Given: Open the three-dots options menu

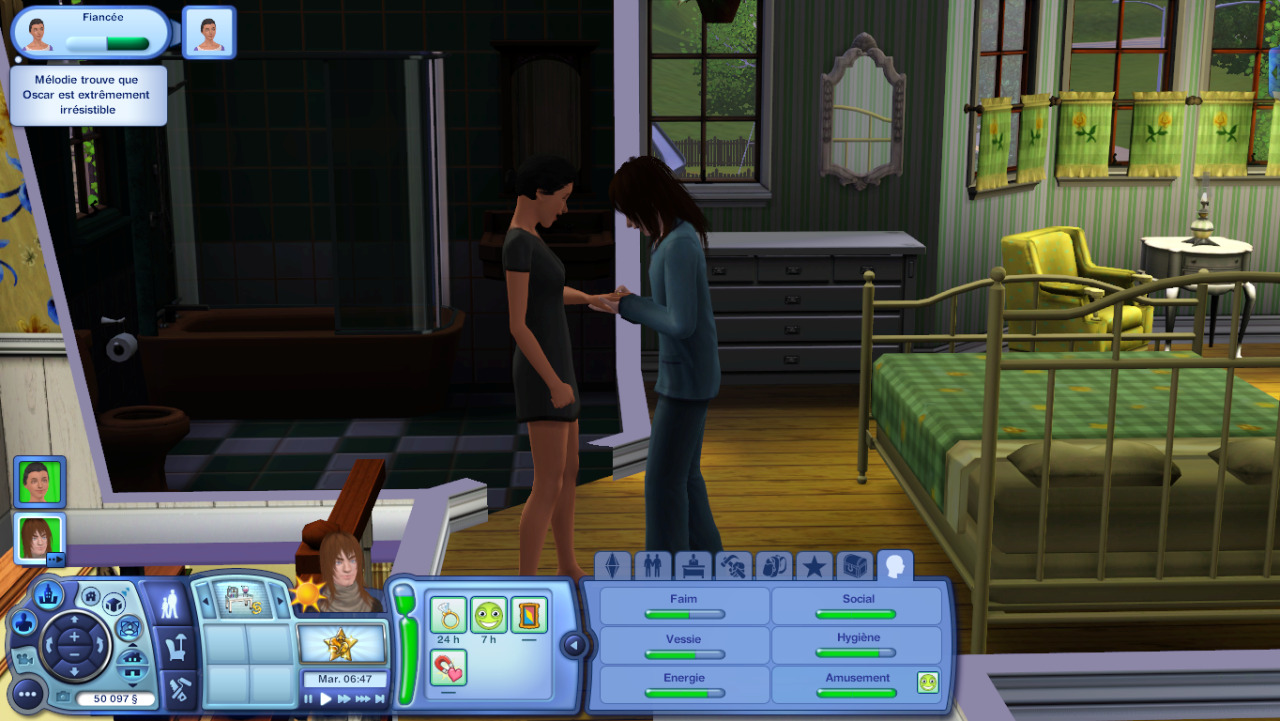Looking at the screenshot, I should pos(27,693).
